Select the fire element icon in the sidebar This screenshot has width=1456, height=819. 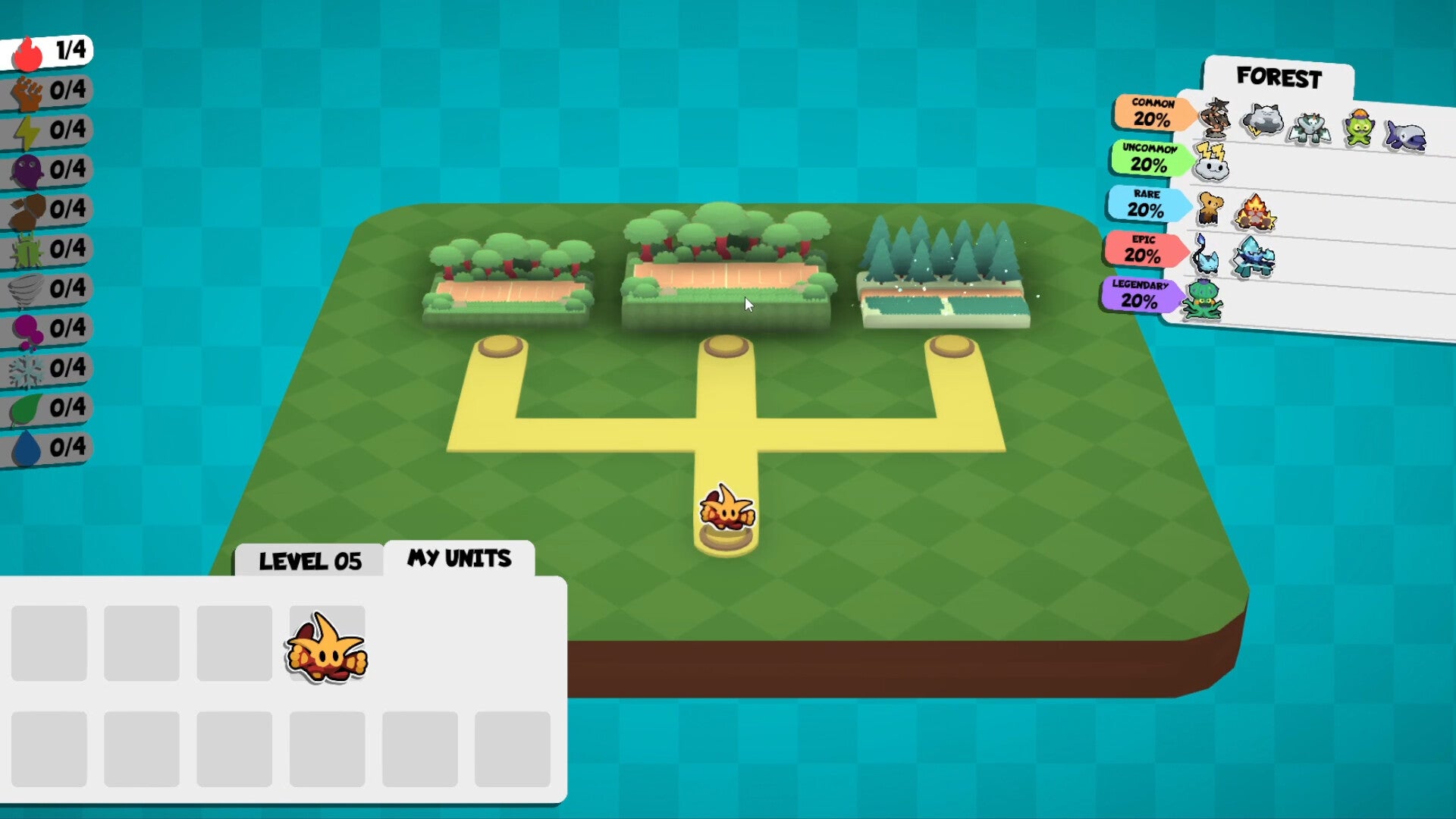(27, 49)
